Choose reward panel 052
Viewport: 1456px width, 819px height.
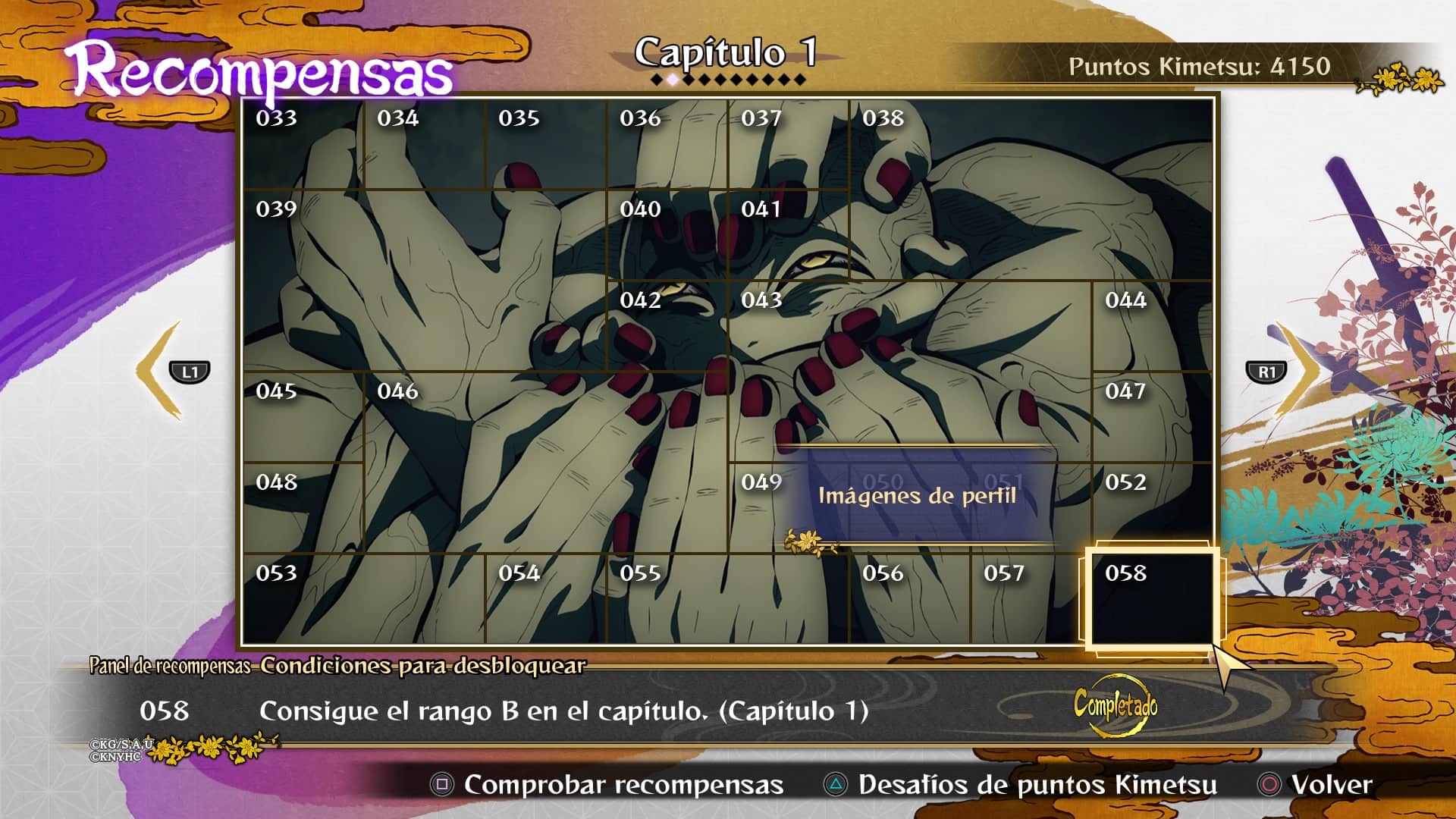(1152, 507)
